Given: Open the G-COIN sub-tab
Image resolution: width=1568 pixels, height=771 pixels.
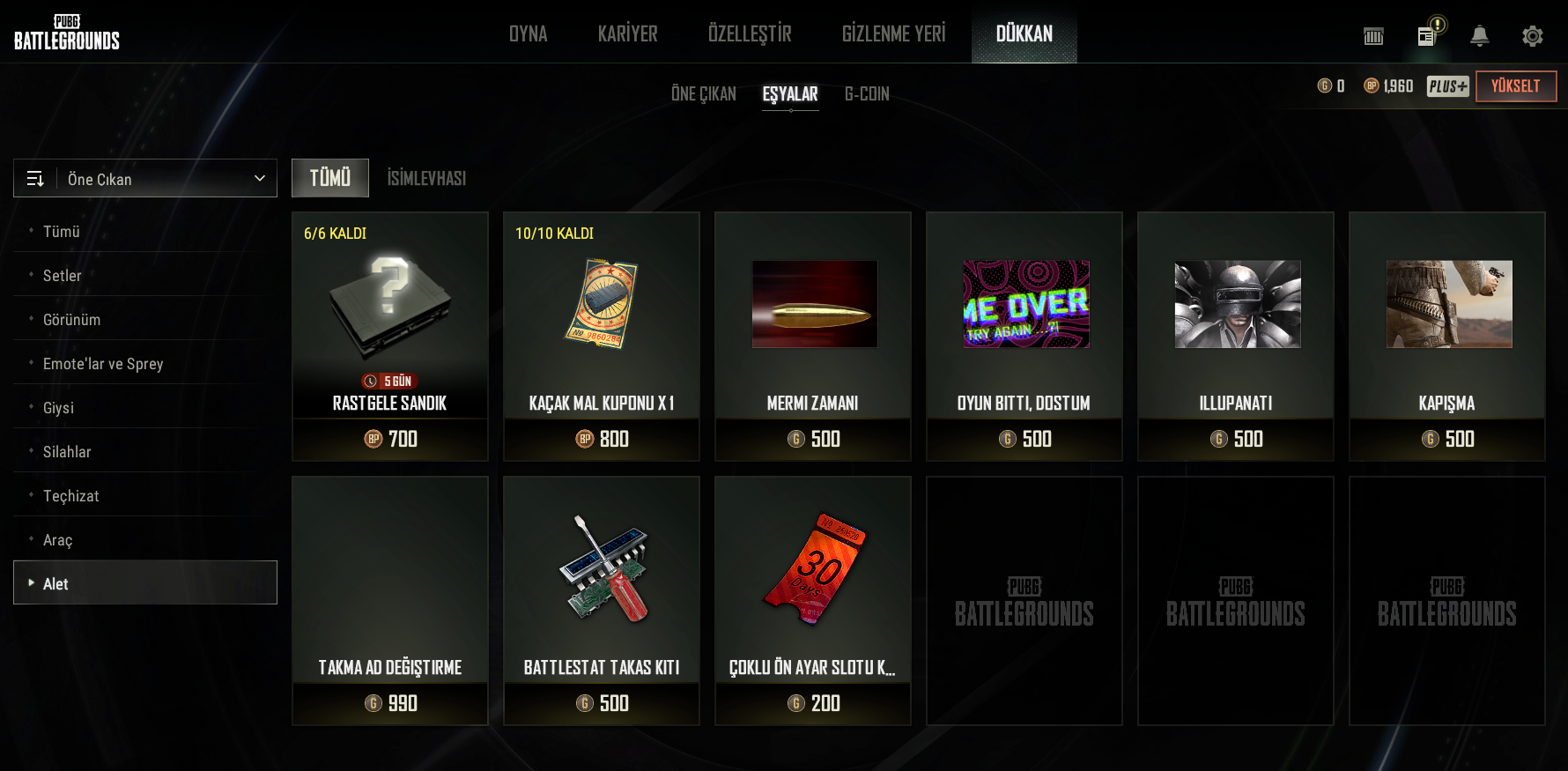Looking at the screenshot, I should [867, 93].
